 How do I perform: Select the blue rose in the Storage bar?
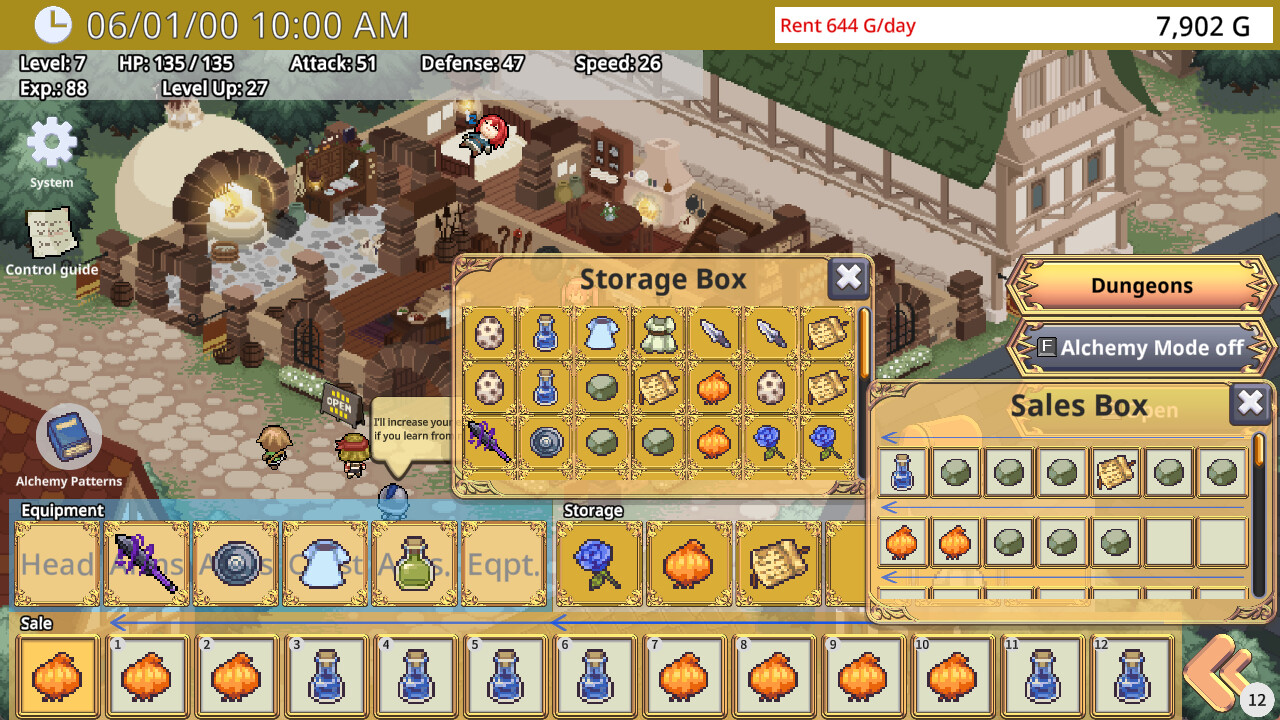(597, 562)
